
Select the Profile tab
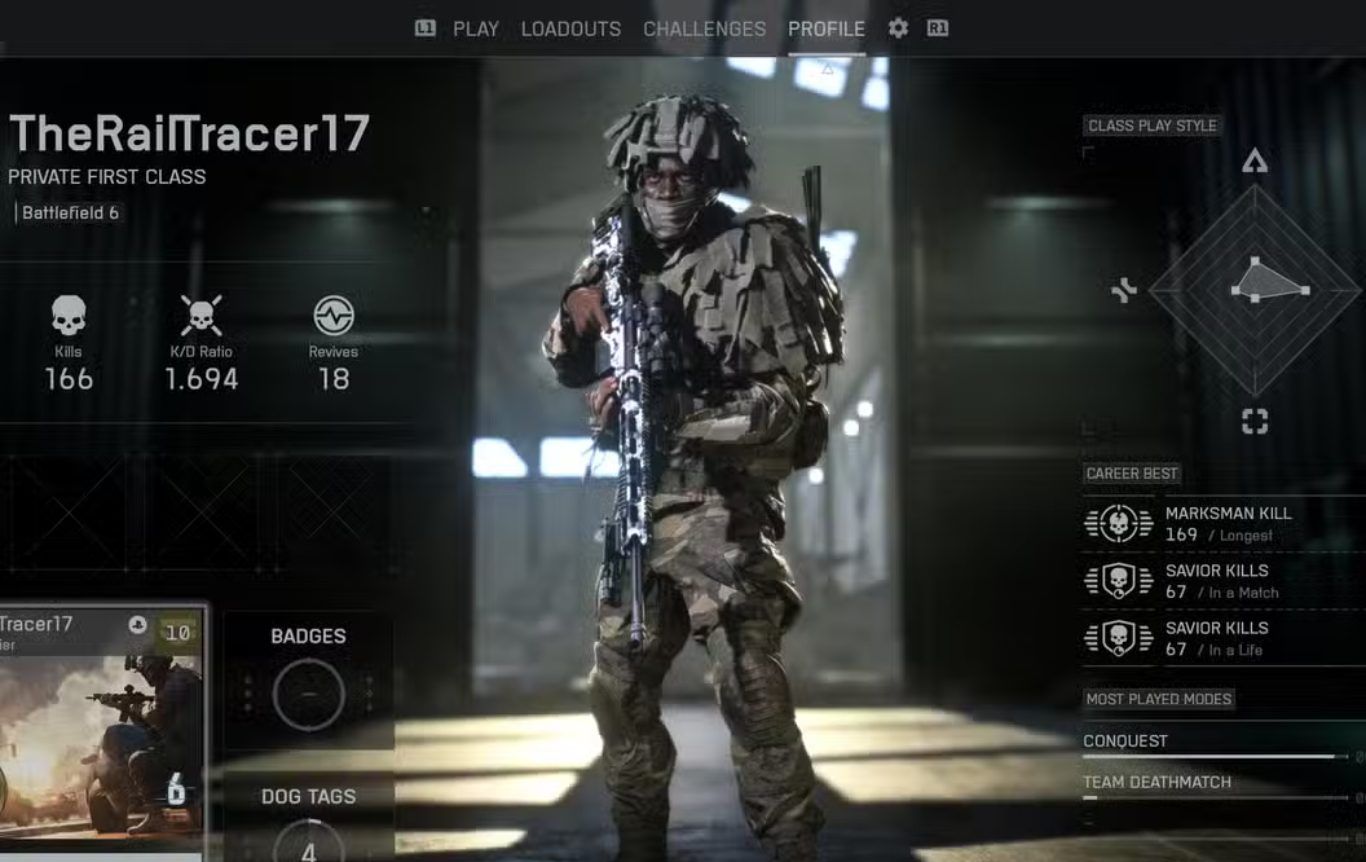[x=826, y=29]
